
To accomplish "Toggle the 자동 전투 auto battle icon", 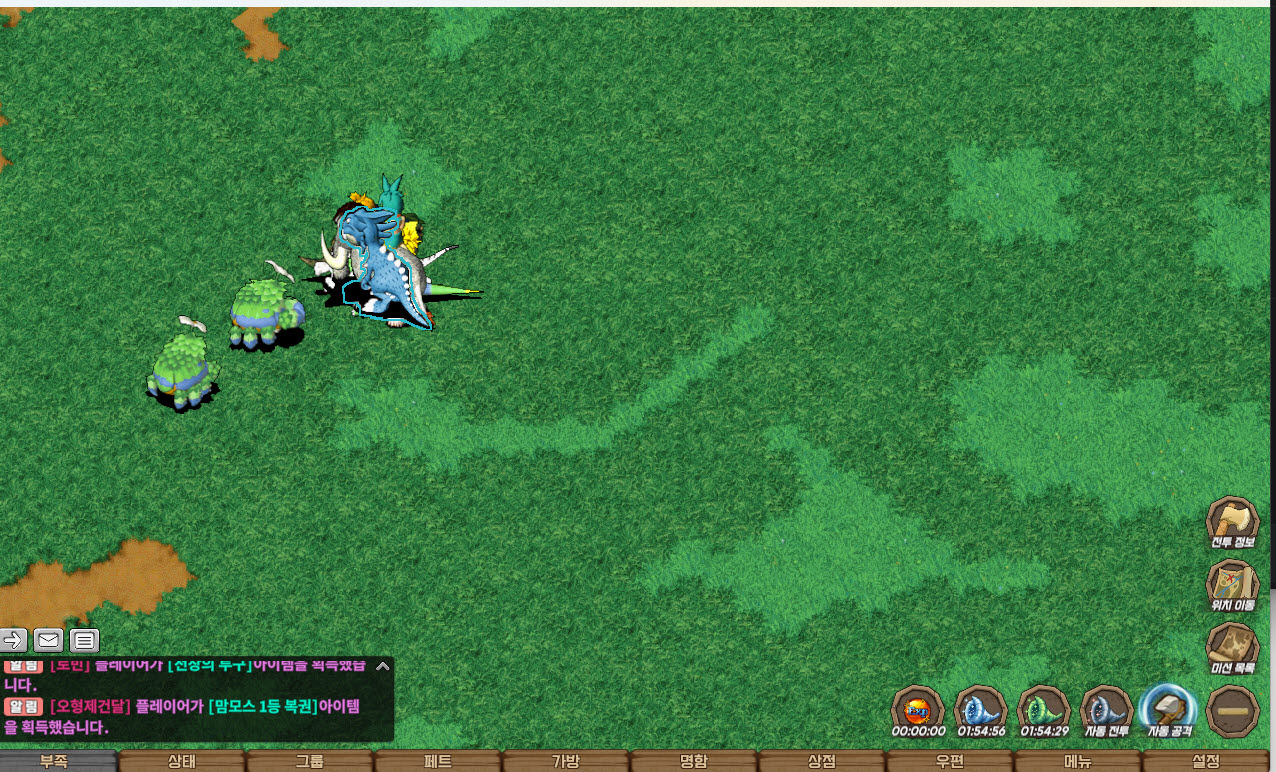I will click(x=1106, y=711).
